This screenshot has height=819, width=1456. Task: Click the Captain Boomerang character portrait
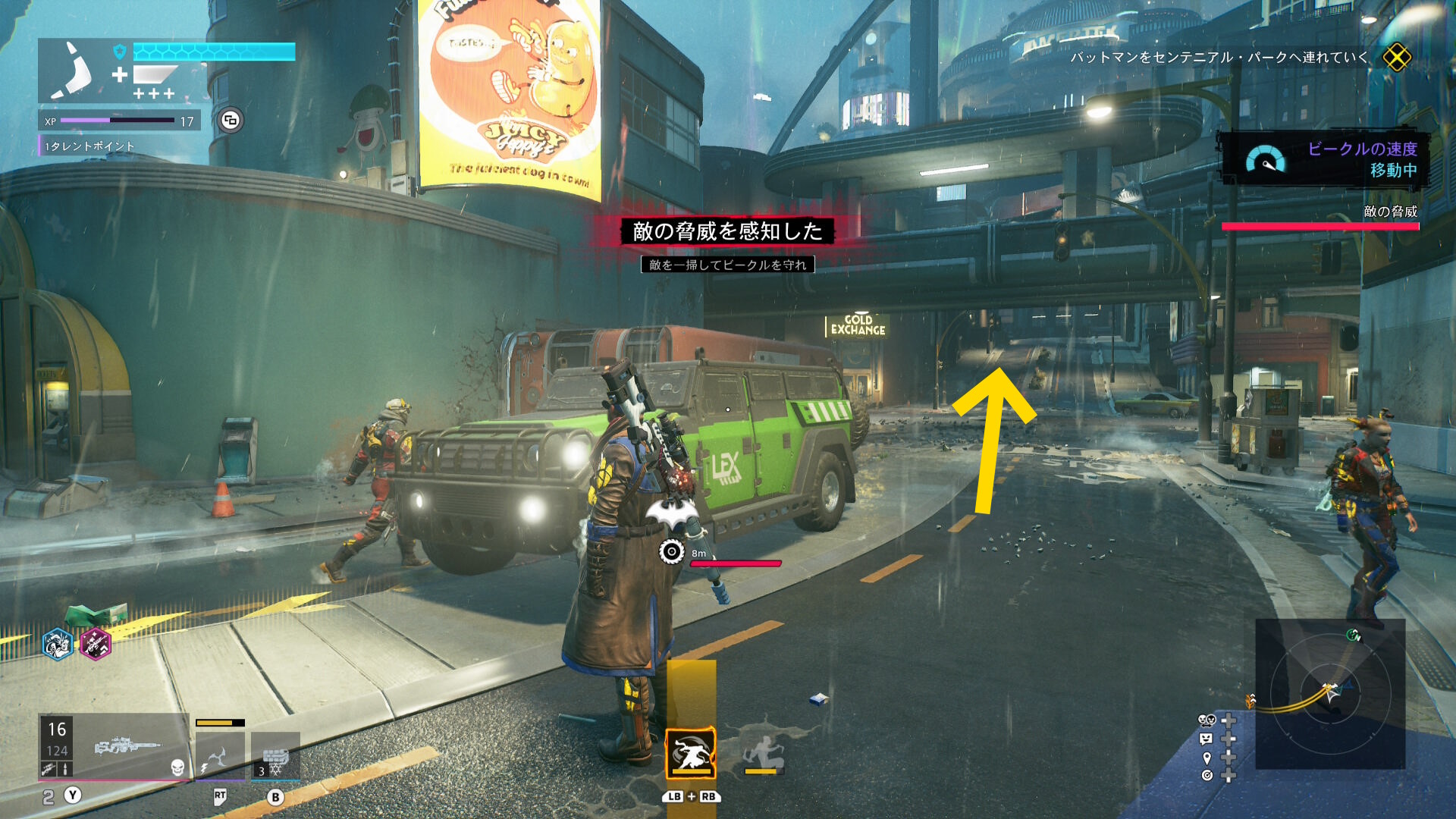click(72, 71)
